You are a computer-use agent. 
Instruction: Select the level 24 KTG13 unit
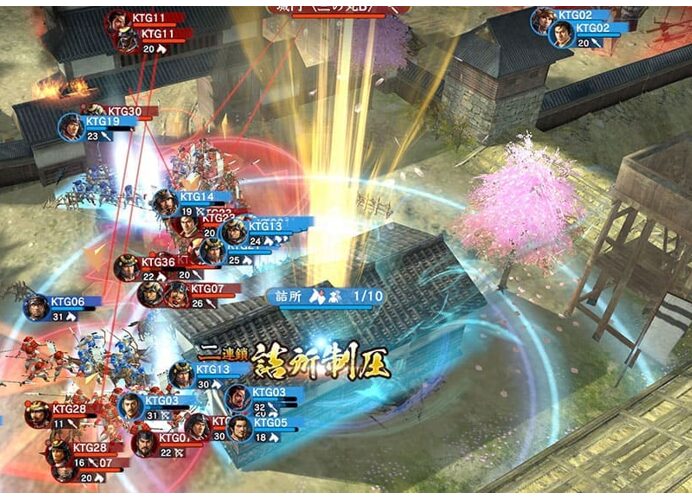235,232
